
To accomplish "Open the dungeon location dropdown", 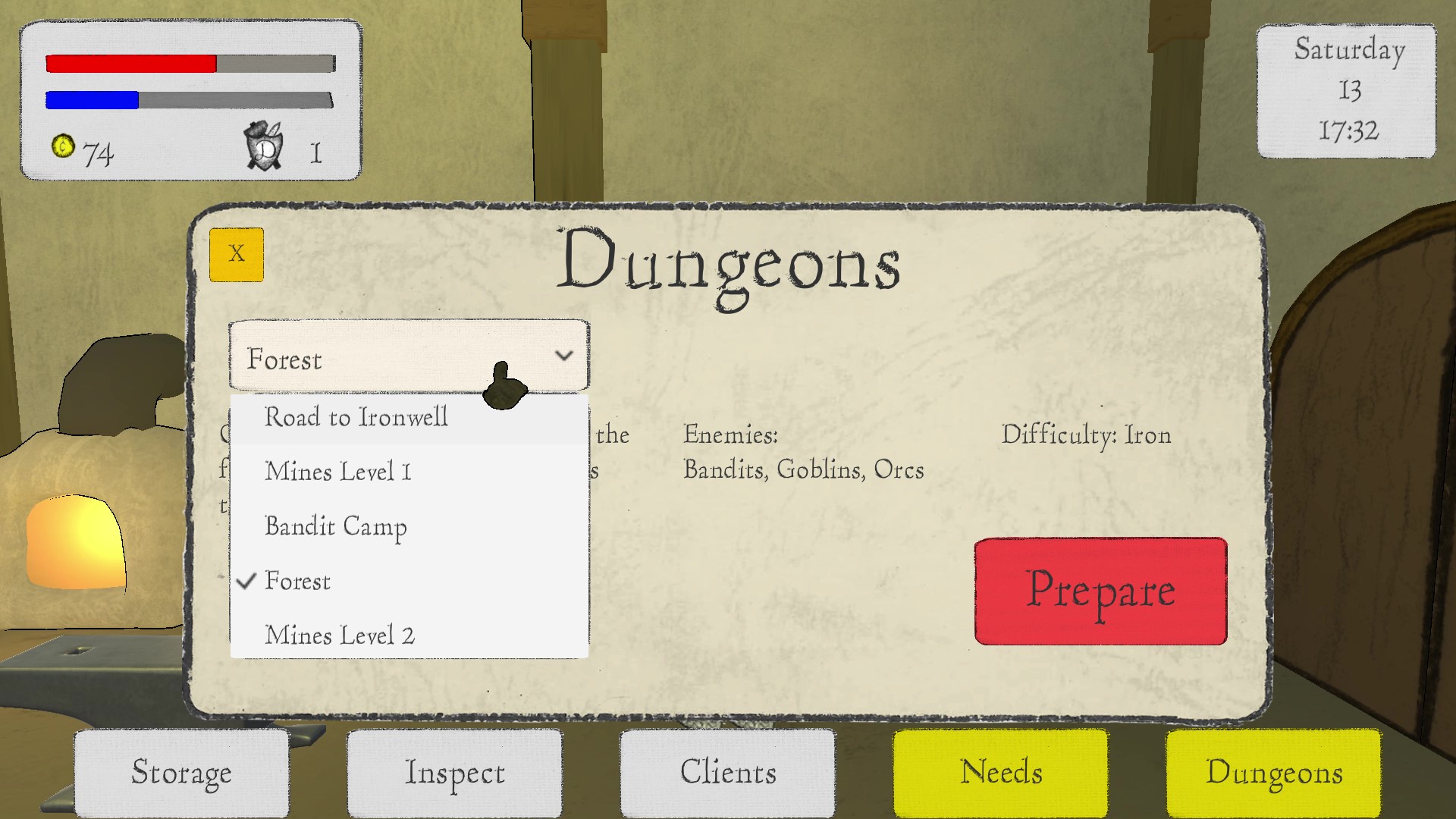I will (408, 355).
